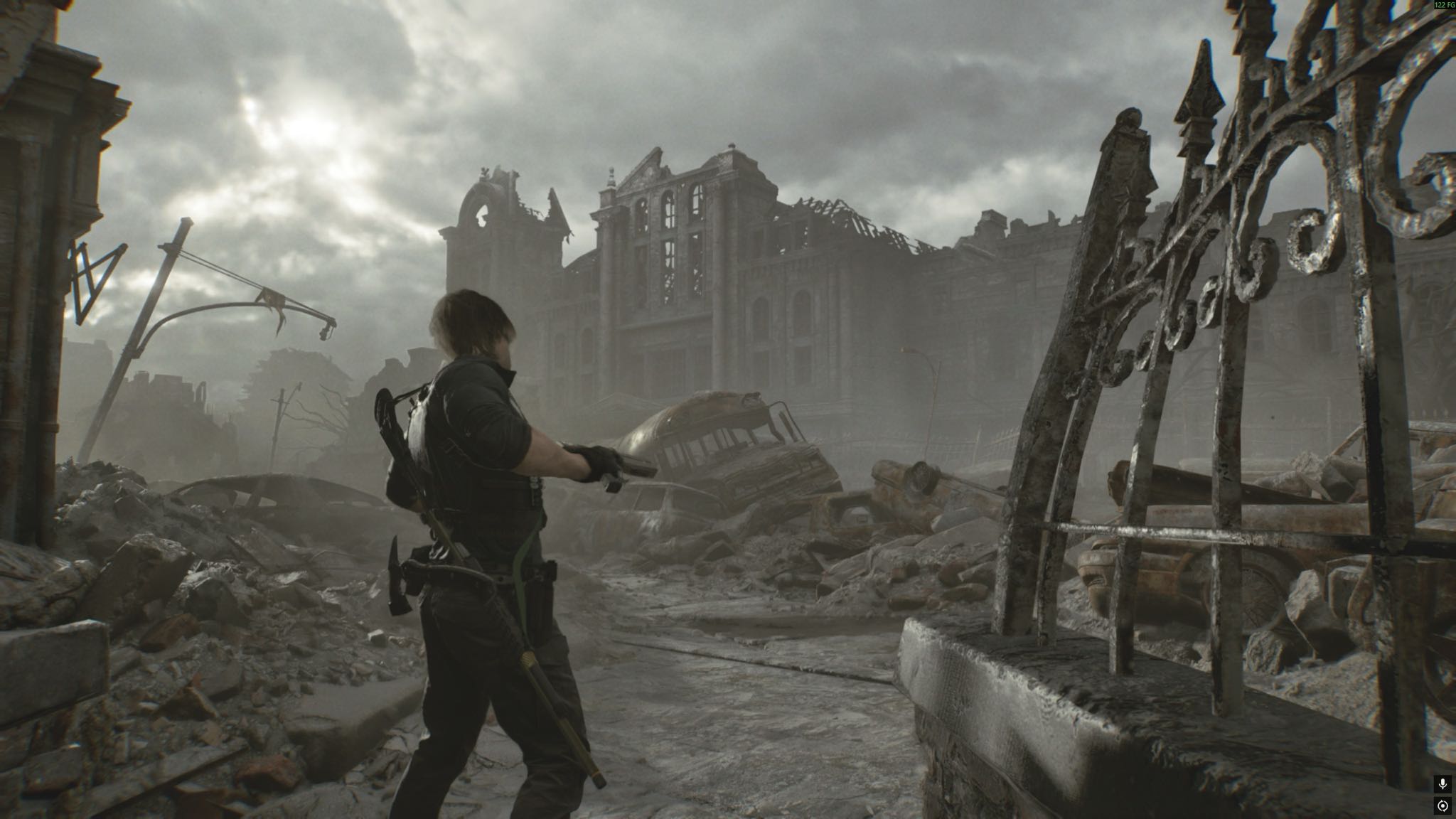Toggle the microphone overlay icon
Image resolution: width=1456 pixels, height=819 pixels.
click(x=1442, y=784)
